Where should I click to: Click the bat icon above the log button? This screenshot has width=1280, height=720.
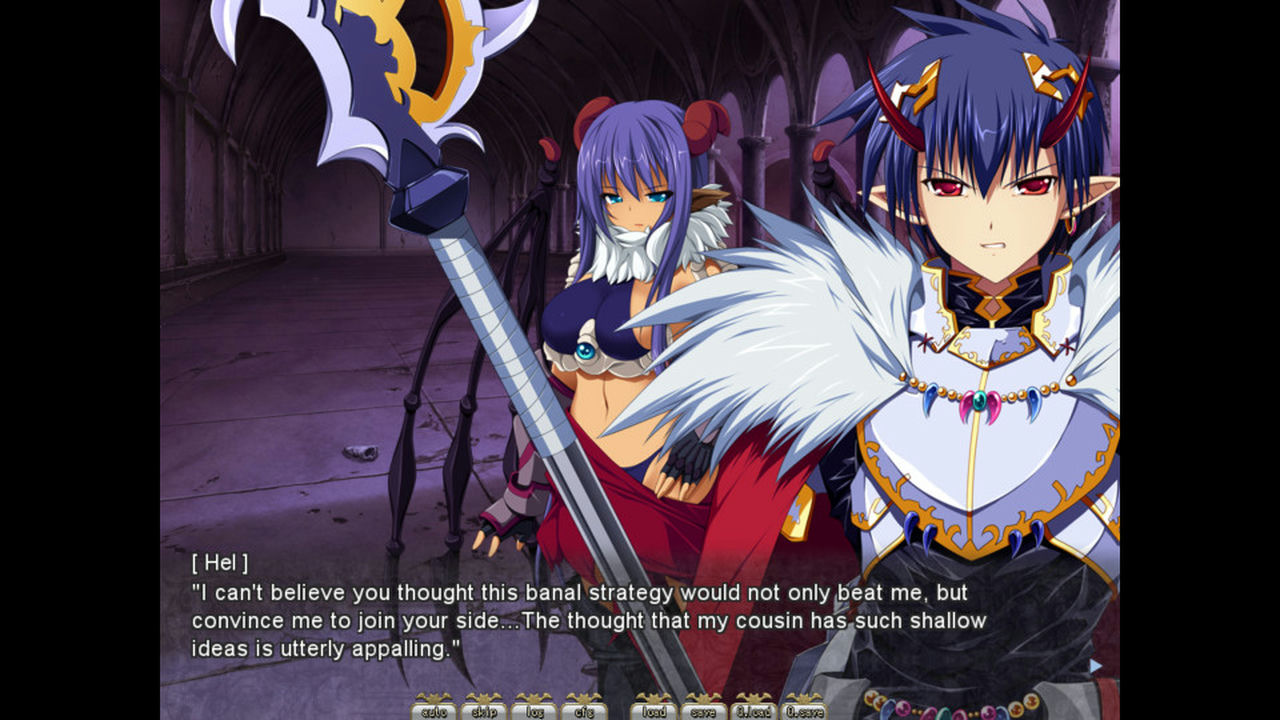pyautogui.click(x=535, y=697)
